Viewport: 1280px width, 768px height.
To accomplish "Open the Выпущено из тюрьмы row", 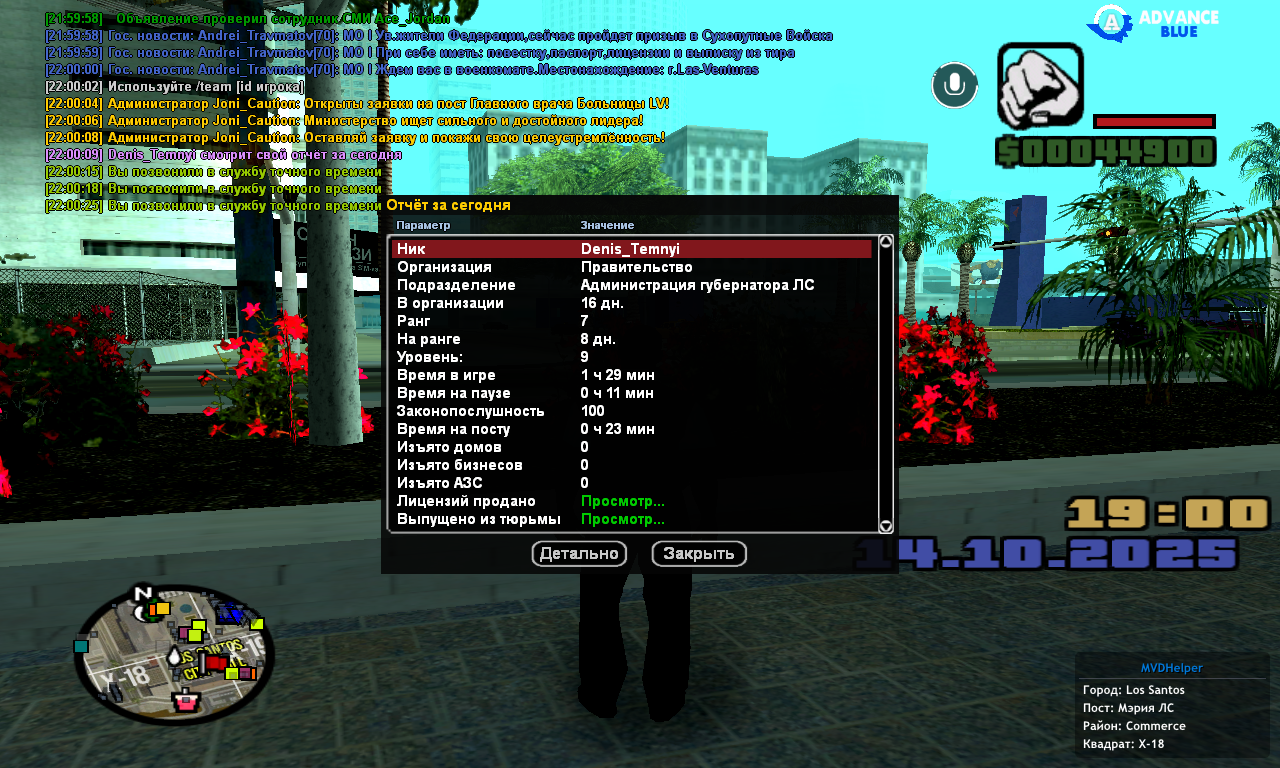I will pos(630,519).
